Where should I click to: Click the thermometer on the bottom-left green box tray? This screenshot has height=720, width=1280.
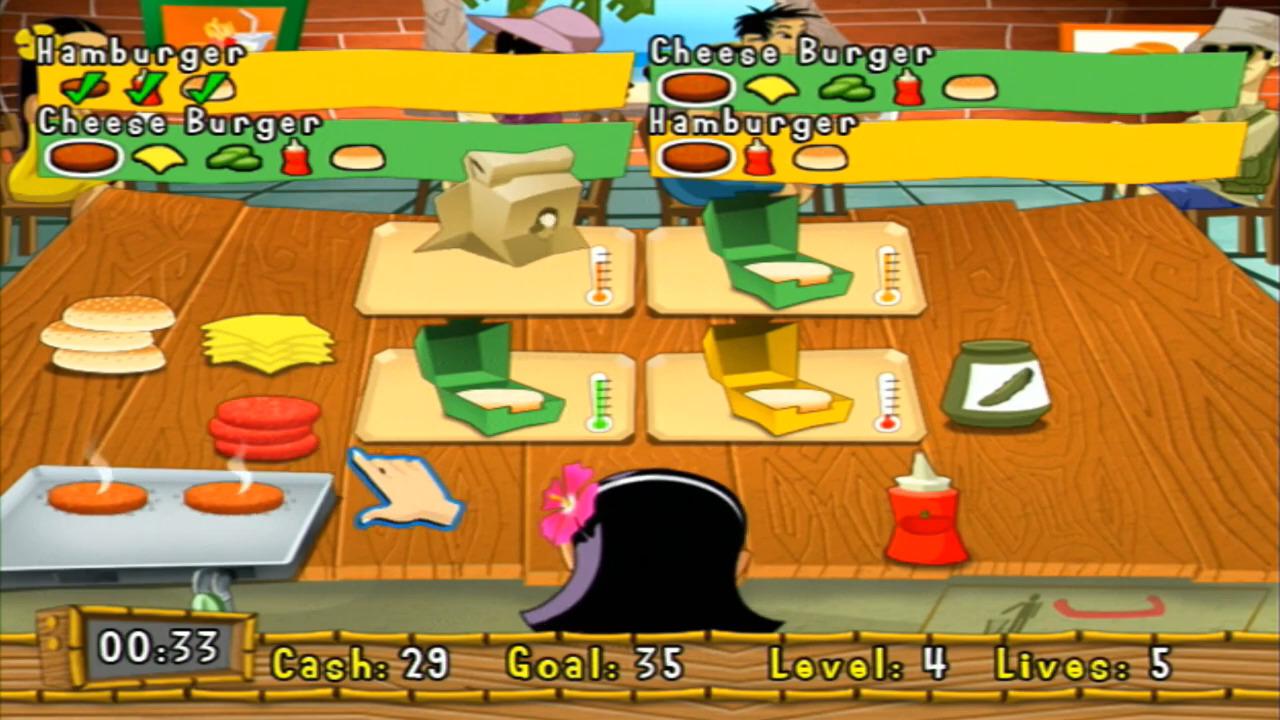point(597,398)
